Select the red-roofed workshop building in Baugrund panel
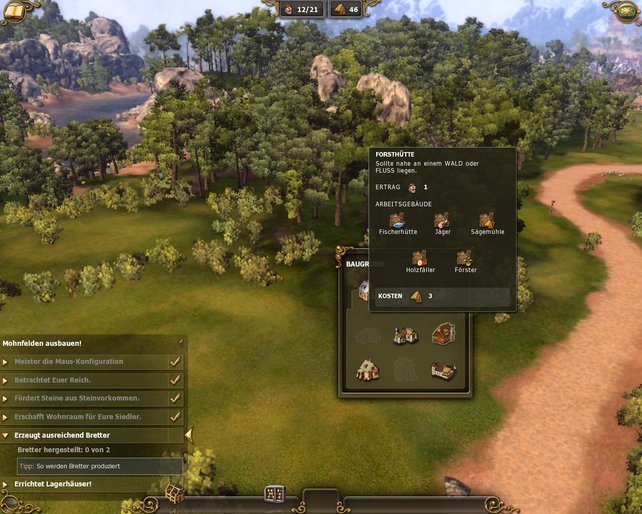The width and height of the screenshot is (642, 514). click(x=445, y=334)
